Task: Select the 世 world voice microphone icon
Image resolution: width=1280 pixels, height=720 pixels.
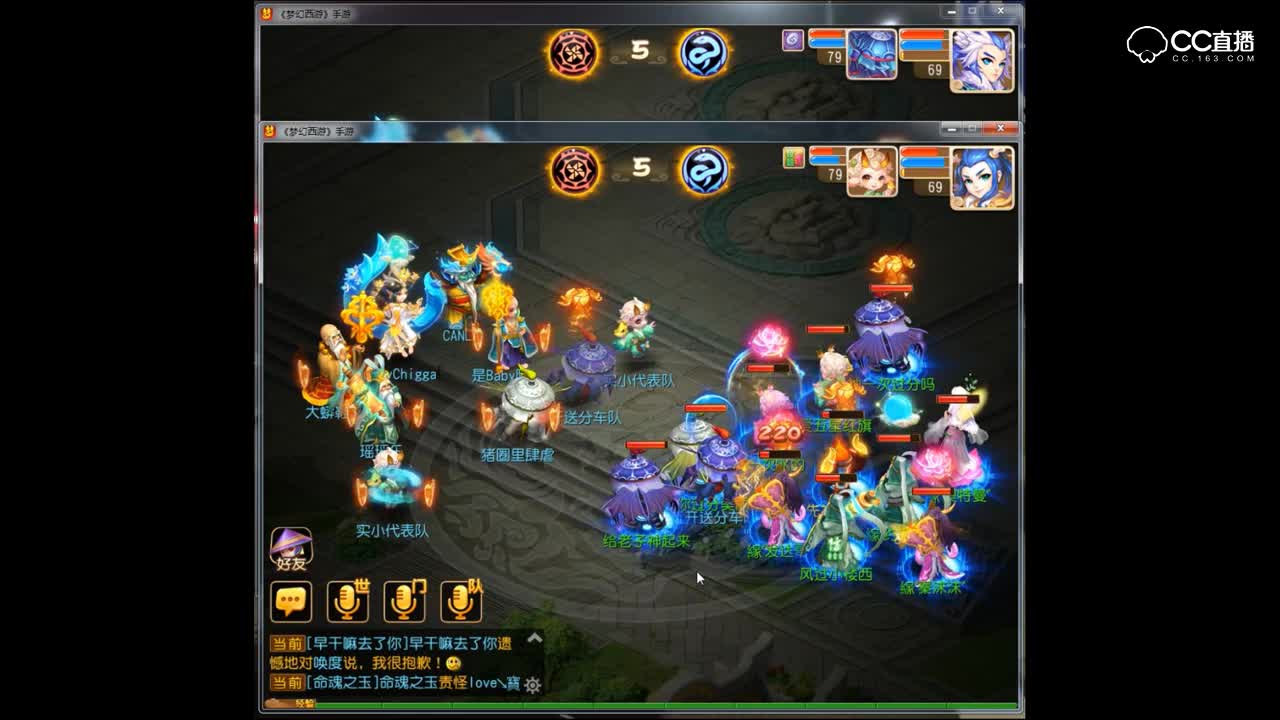Action: click(348, 600)
